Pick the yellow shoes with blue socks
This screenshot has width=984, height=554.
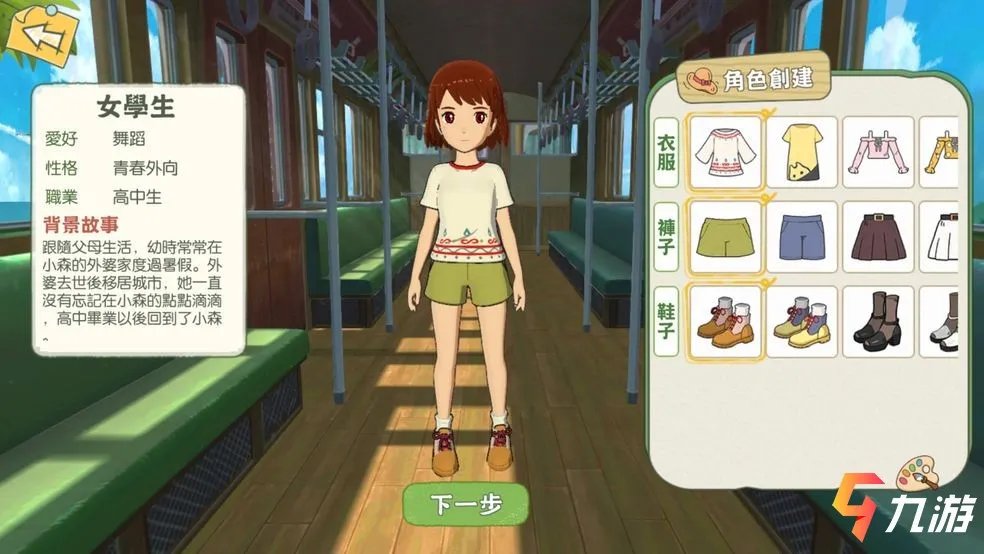click(x=801, y=322)
